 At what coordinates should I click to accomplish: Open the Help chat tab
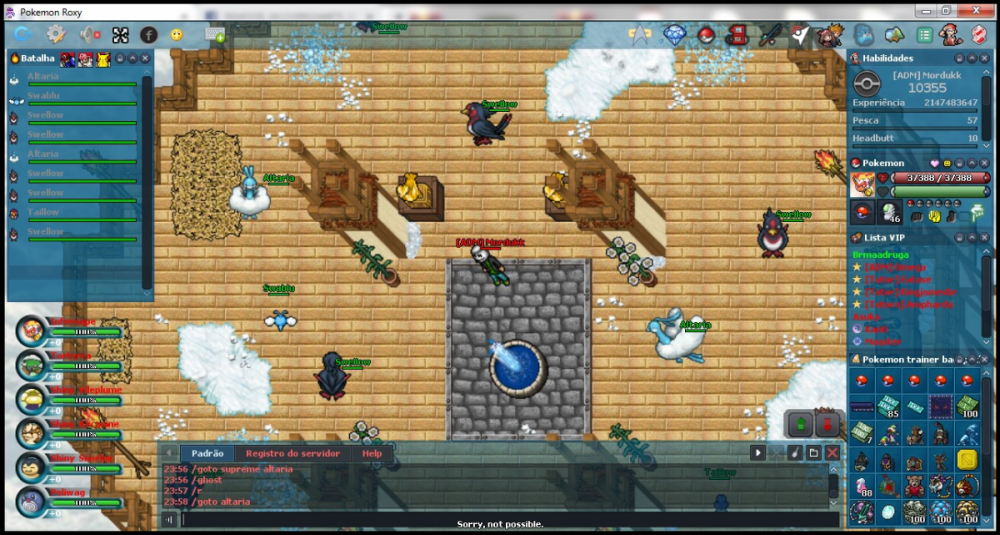[372, 453]
